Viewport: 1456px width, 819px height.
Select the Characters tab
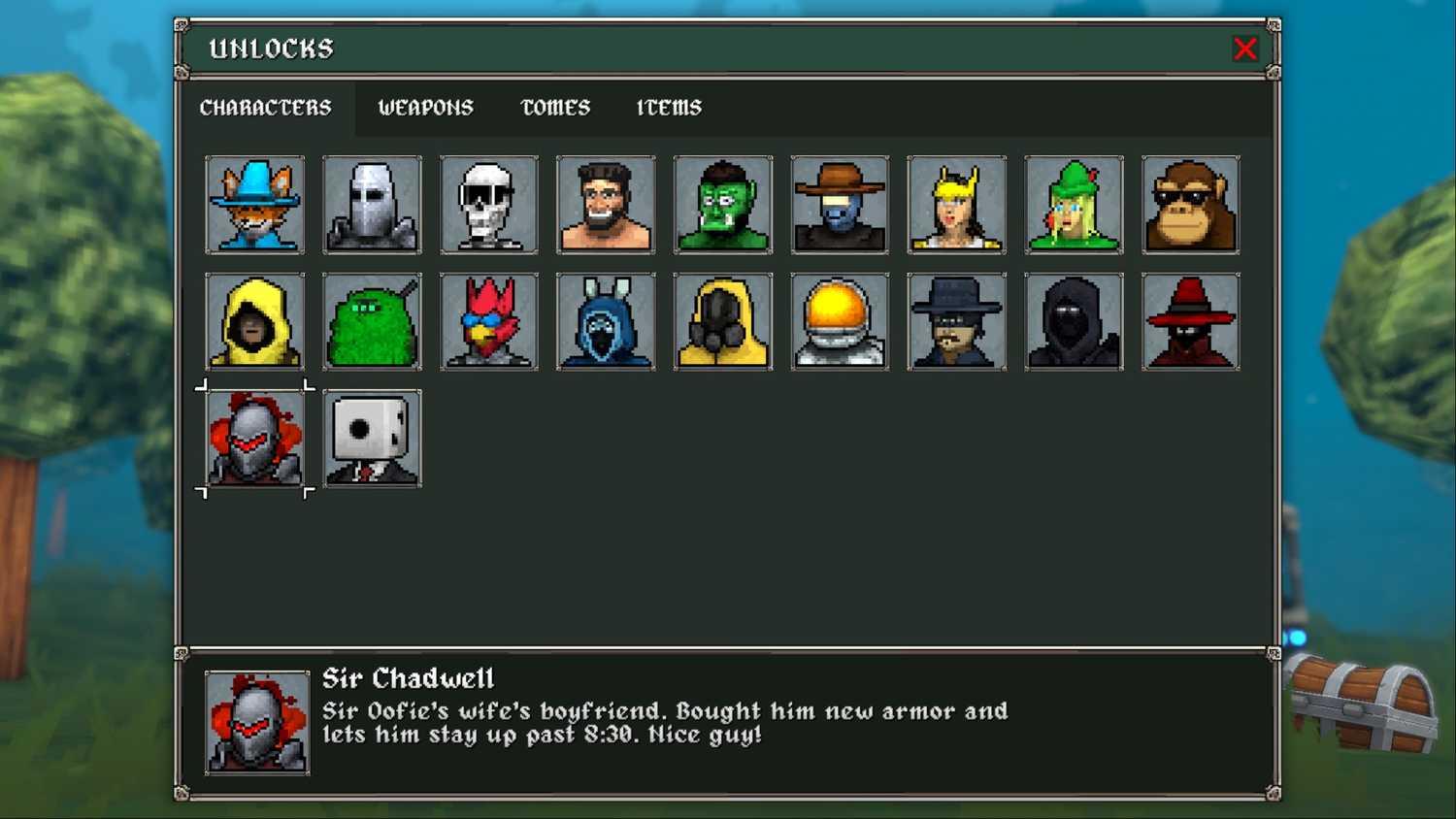tap(265, 108)
